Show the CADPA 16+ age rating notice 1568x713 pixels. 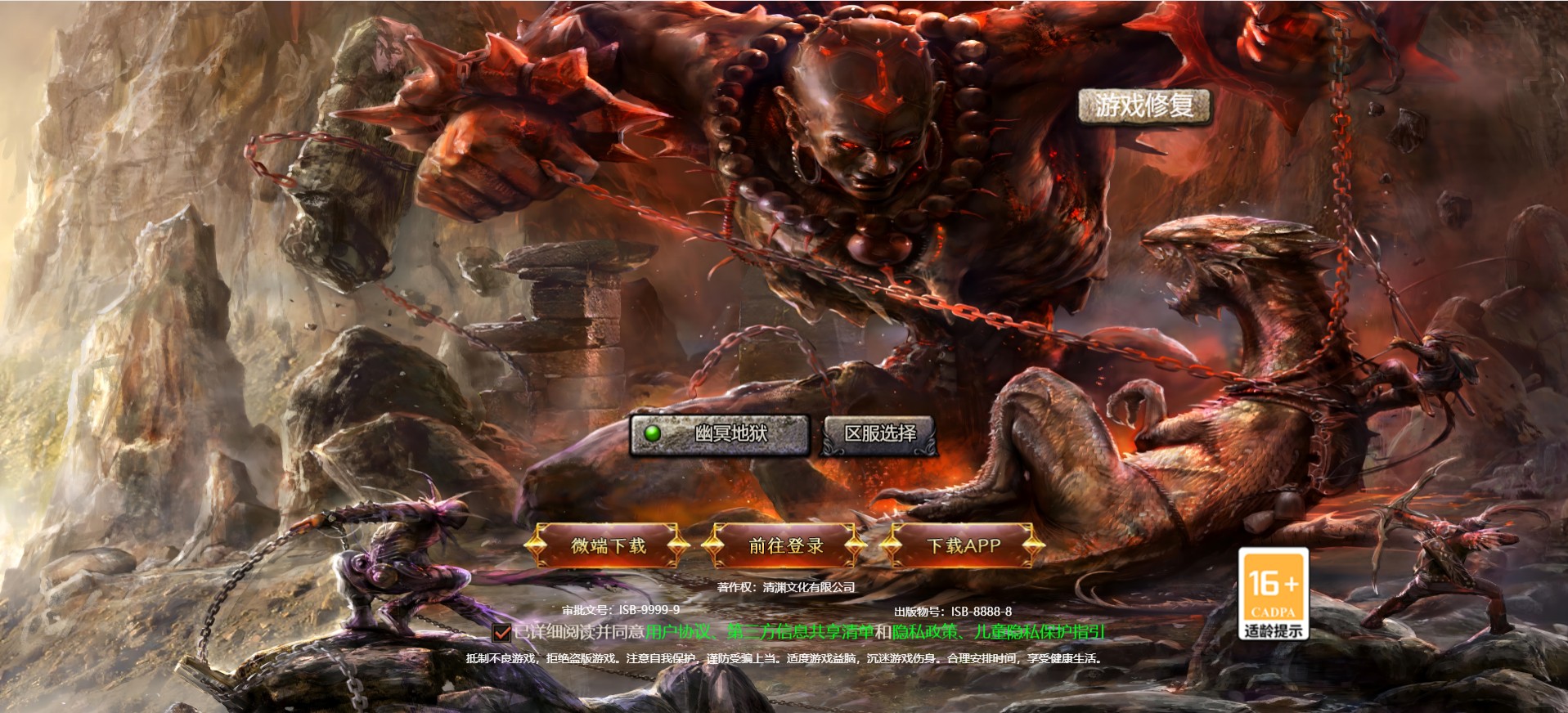click(x=1273, y=594)
